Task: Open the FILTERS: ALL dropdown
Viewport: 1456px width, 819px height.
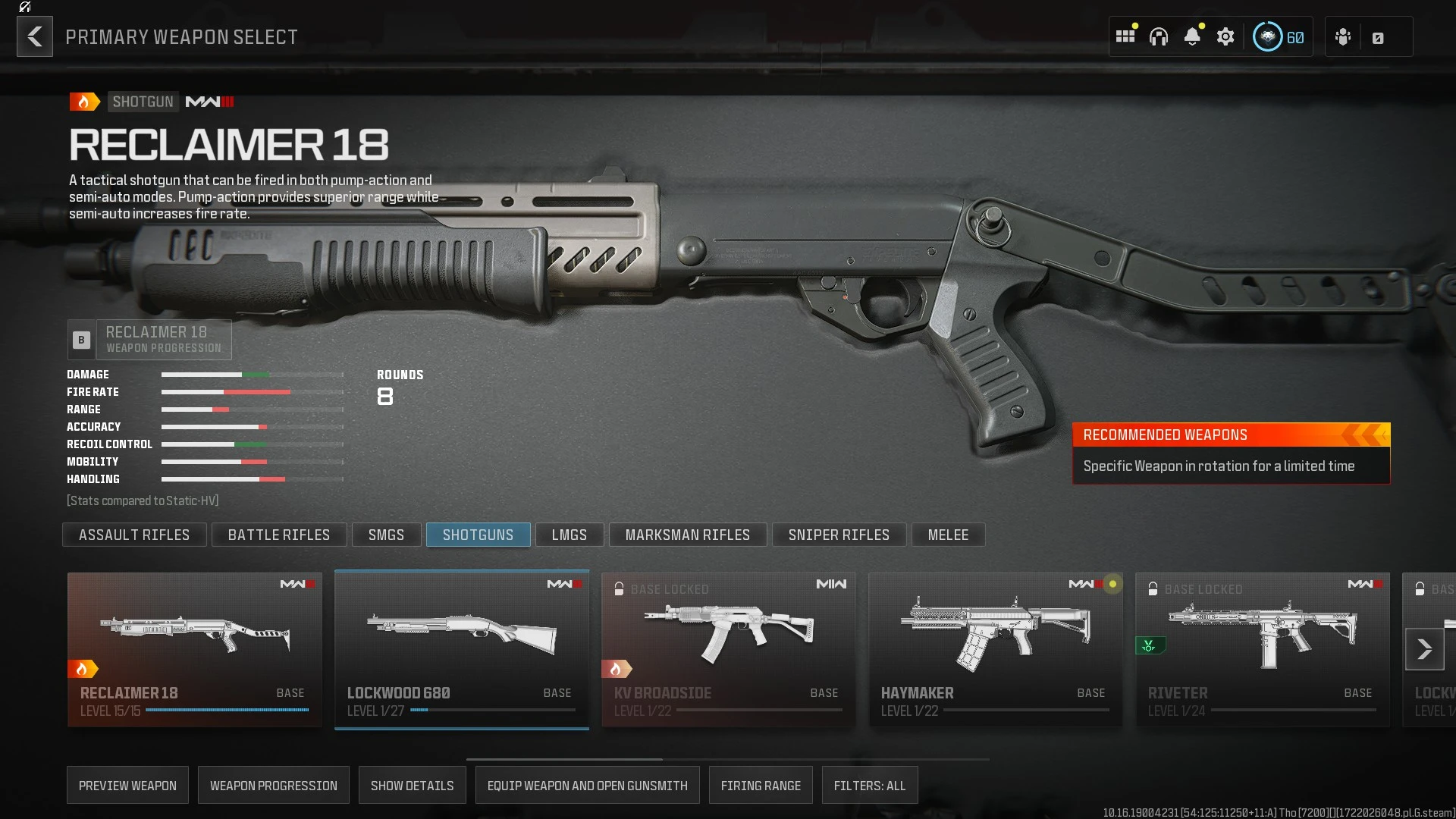Action: [870, 785]
